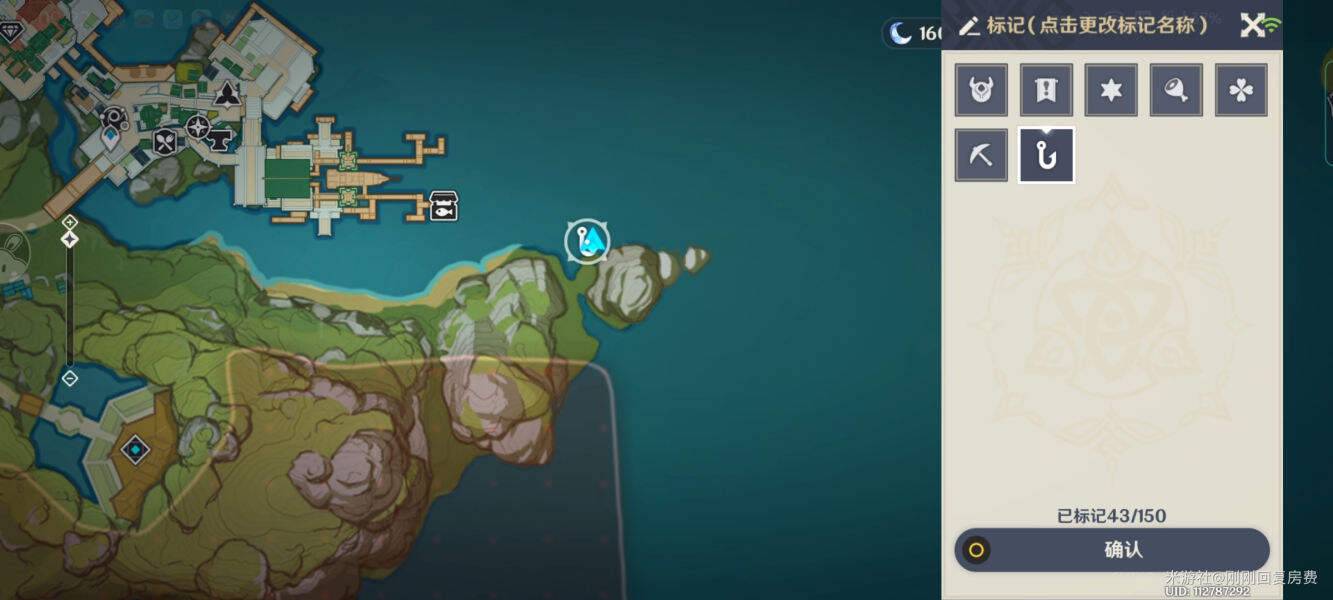This screenshot has height=600, width=1333.
Task: Select the exclamation banner marker icon
Action: tap(1046, 91)
